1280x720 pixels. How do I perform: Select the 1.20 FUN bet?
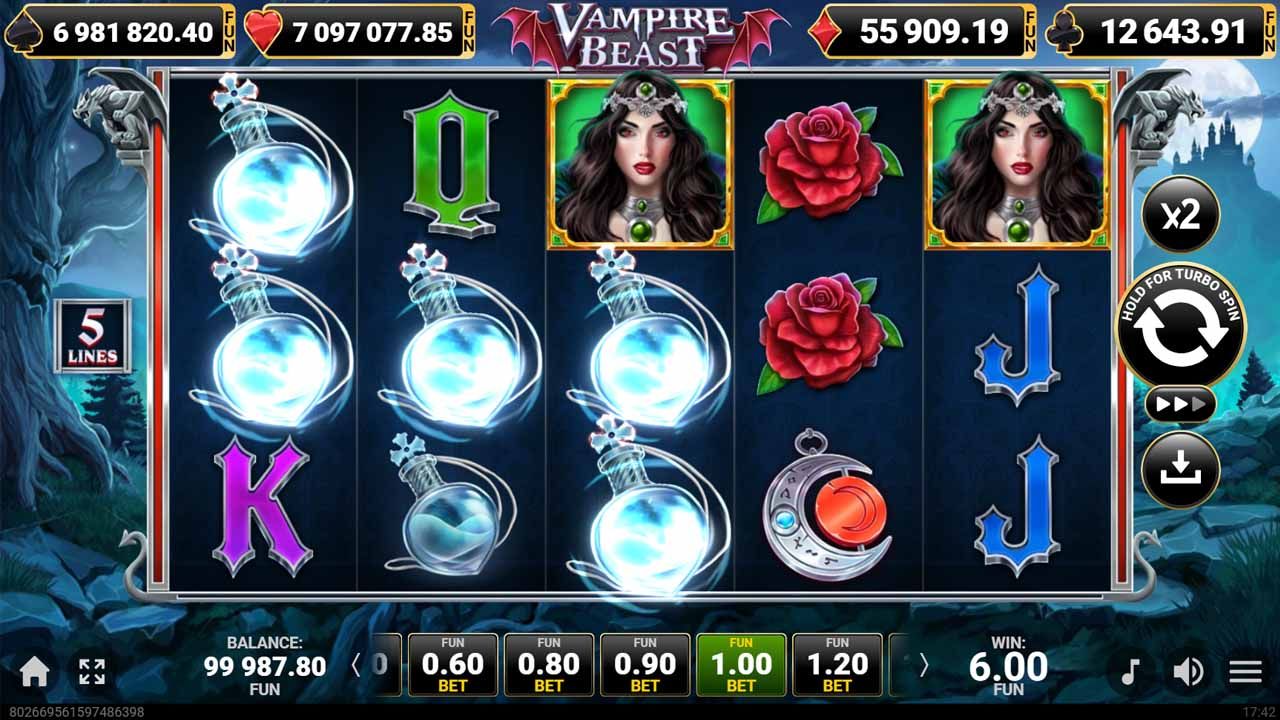coord(840,663)
